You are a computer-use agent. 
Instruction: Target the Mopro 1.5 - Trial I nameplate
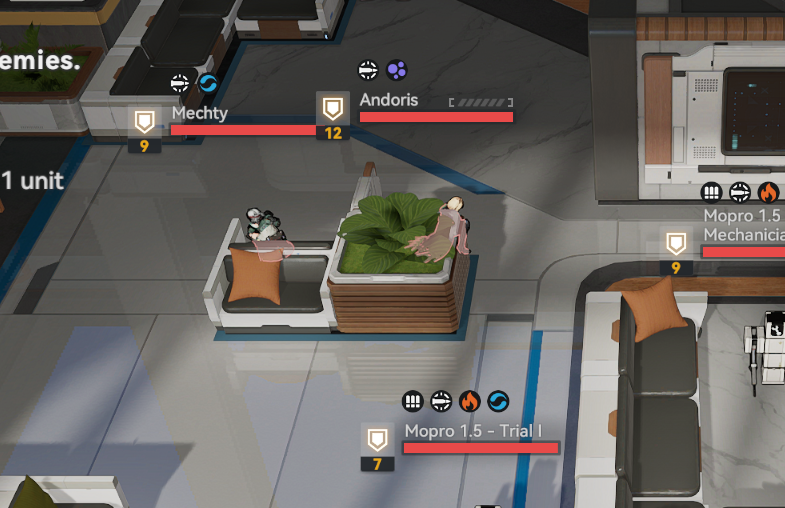click(473, 432)
